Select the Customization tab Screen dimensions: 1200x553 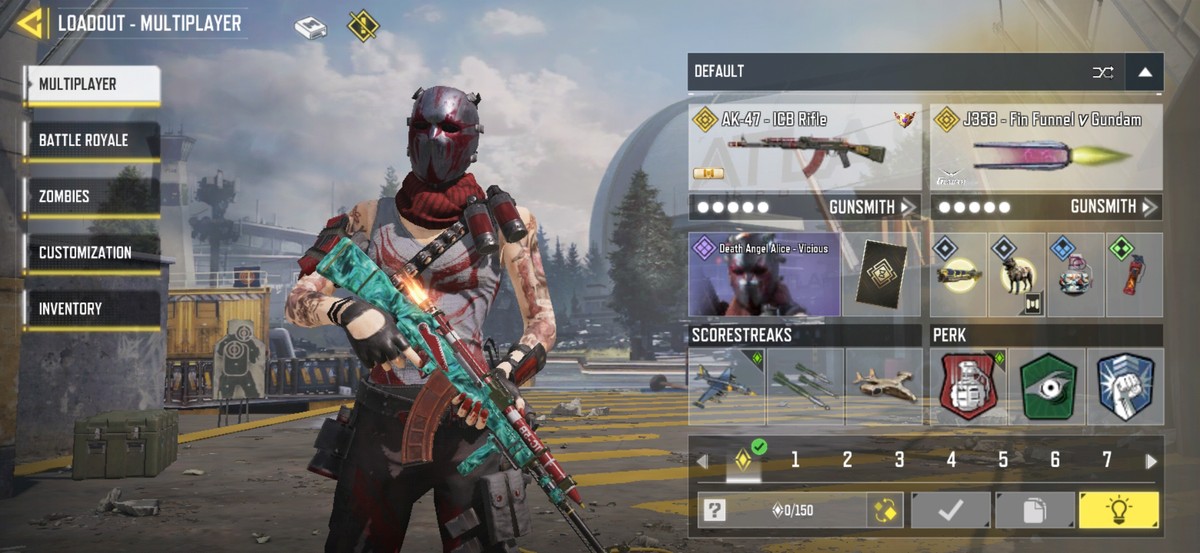point(92,253)
